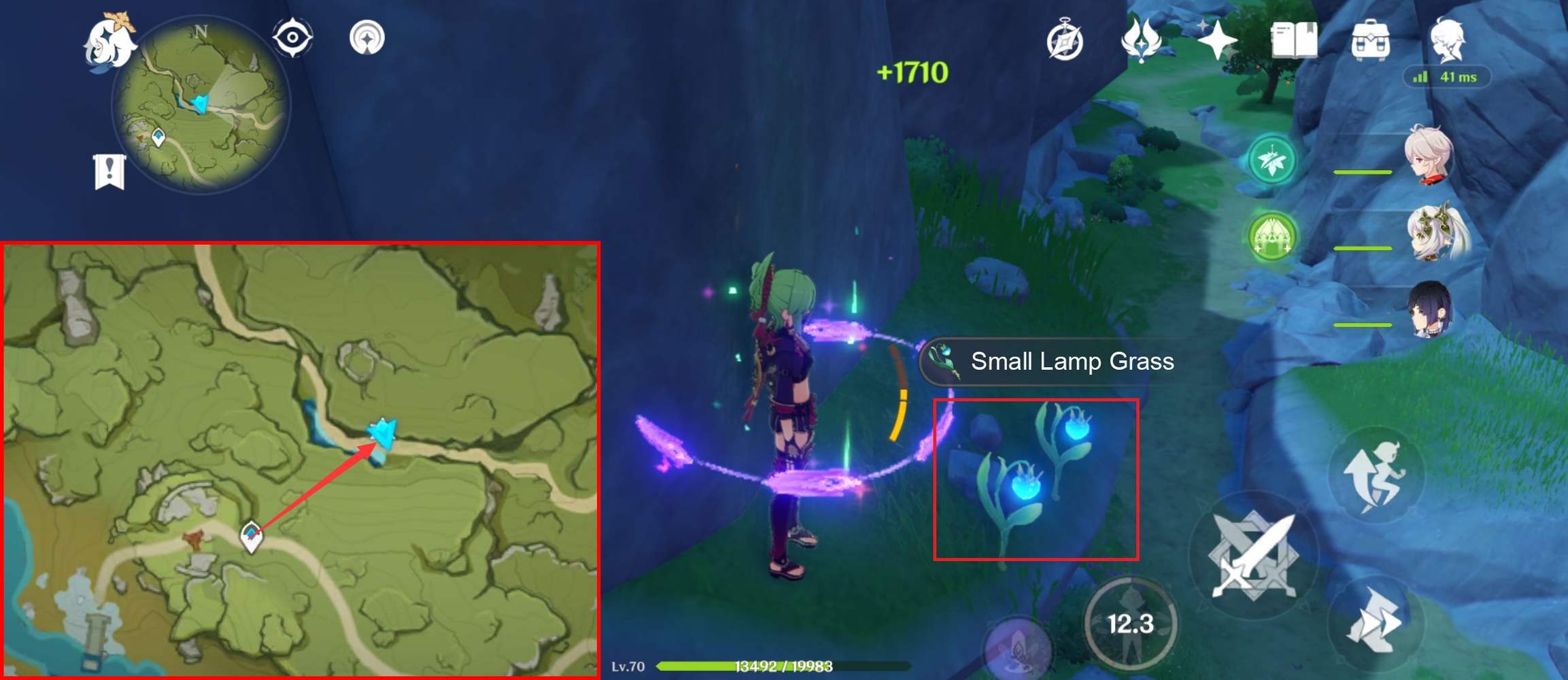Open the Battle Pass wings icon
This screenshot has width=1568, height=680.
(1142, 41)
